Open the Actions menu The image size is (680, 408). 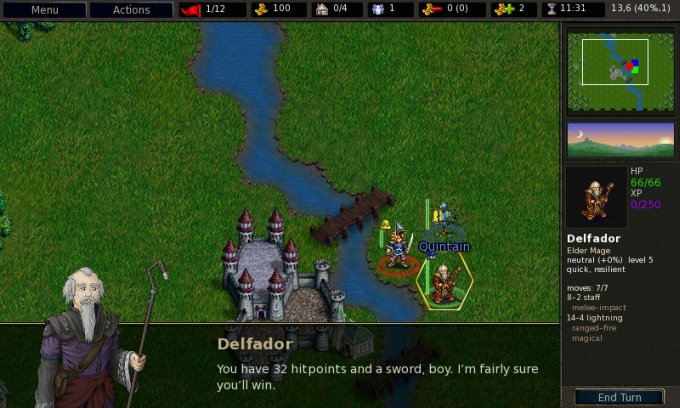131,10
